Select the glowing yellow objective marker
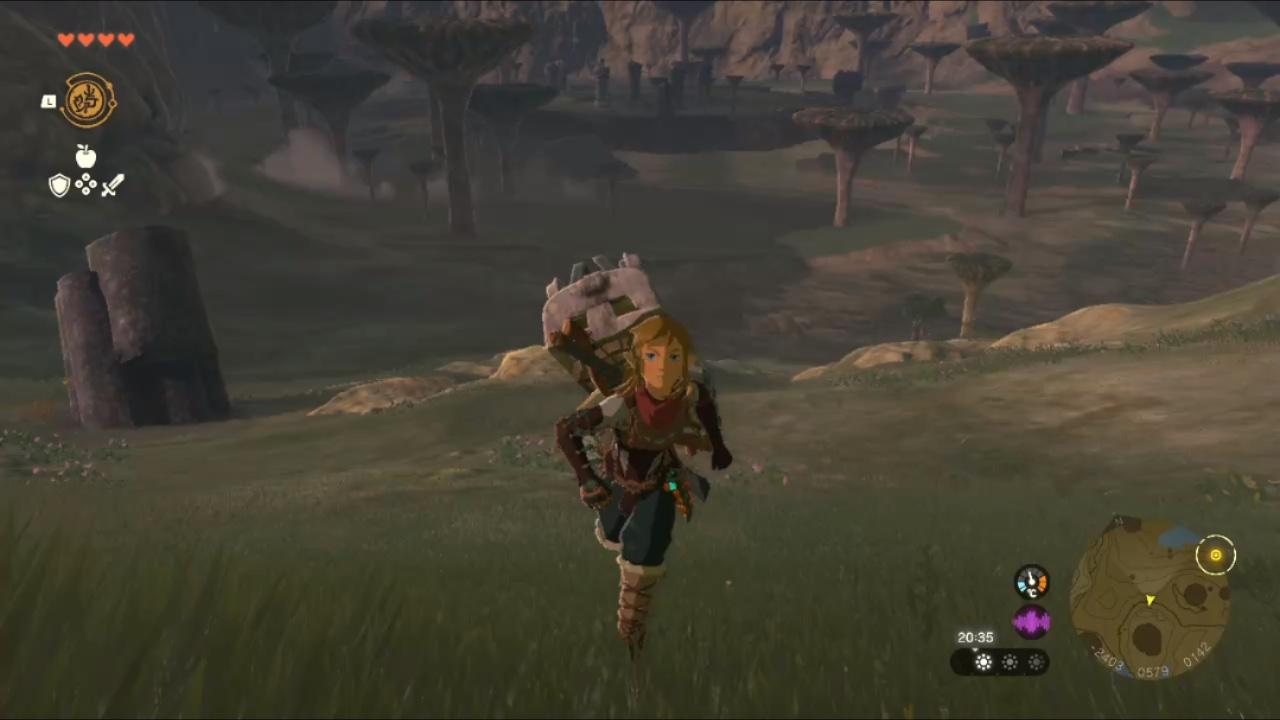The image size is (1280, 720). (1216, 555)
